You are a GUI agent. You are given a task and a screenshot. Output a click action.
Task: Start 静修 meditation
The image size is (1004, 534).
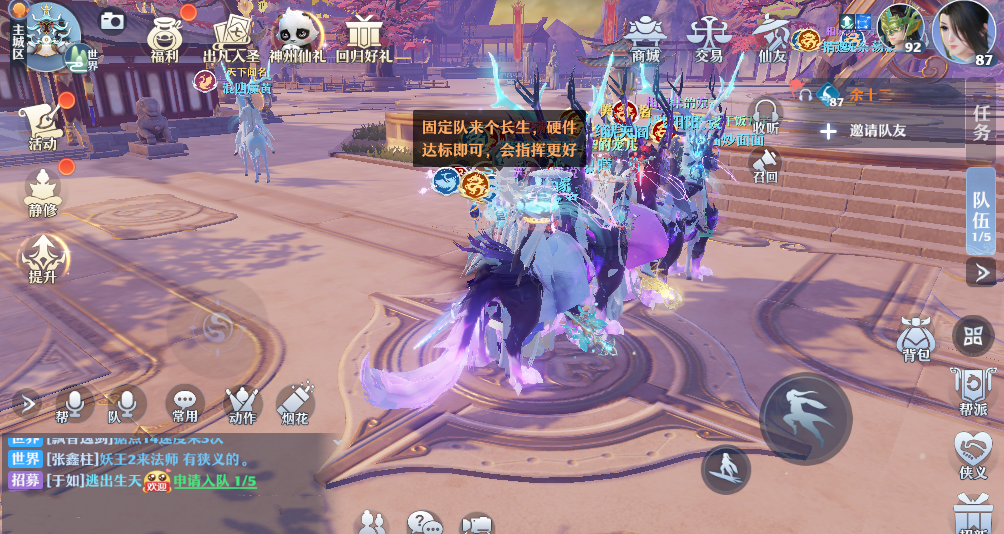42,191
